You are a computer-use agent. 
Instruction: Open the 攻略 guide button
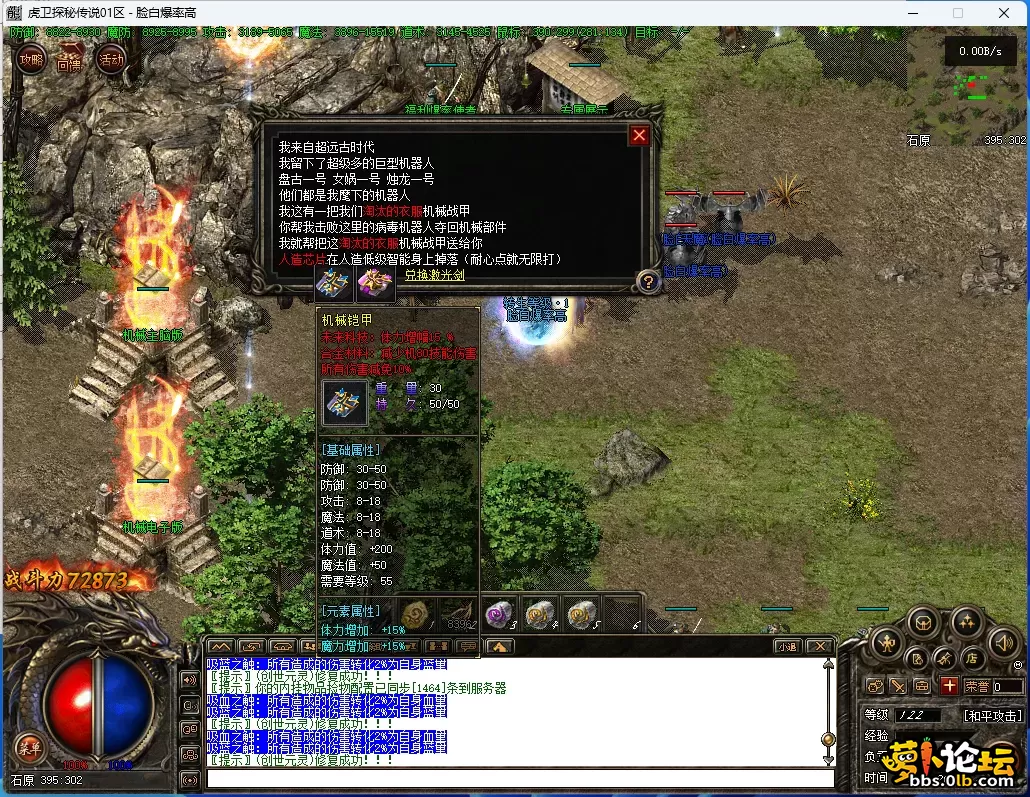click(x=30, y=59)
